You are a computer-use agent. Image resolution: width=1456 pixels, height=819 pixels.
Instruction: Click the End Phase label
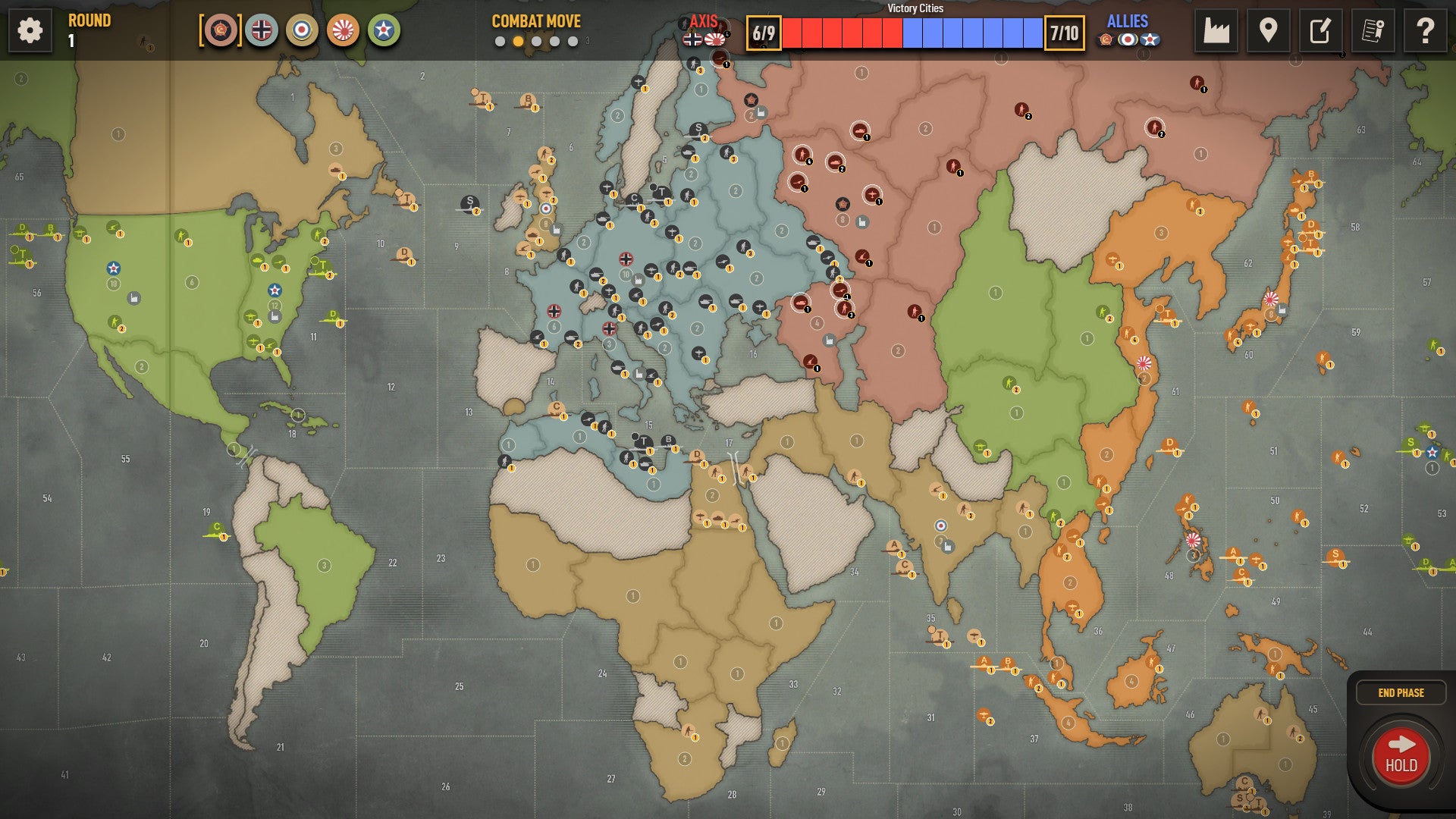1401,692
